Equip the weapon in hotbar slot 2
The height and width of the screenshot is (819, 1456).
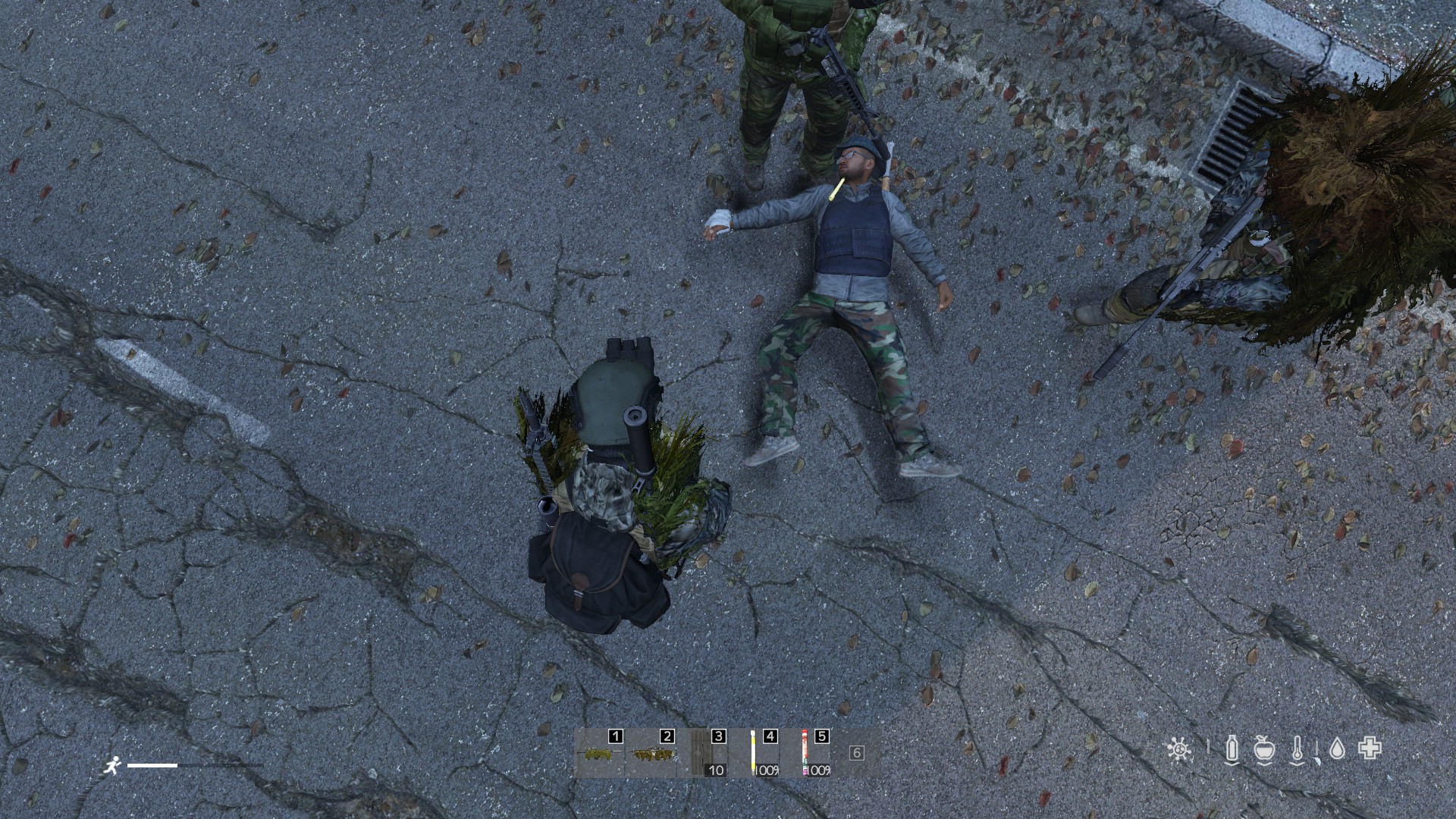click(x=651, y=754)
